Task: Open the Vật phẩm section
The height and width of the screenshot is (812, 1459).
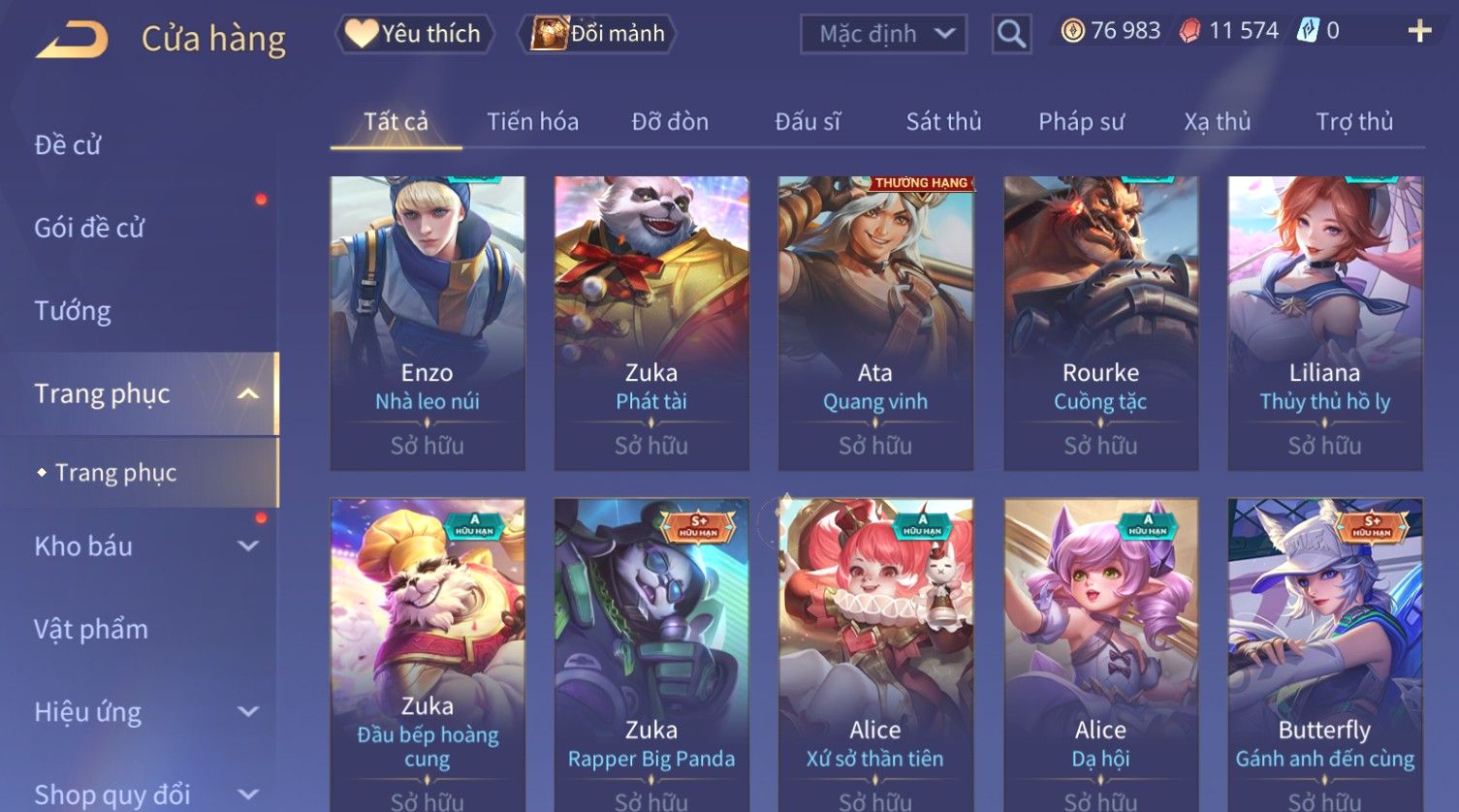Action: [x=91, y=630]
